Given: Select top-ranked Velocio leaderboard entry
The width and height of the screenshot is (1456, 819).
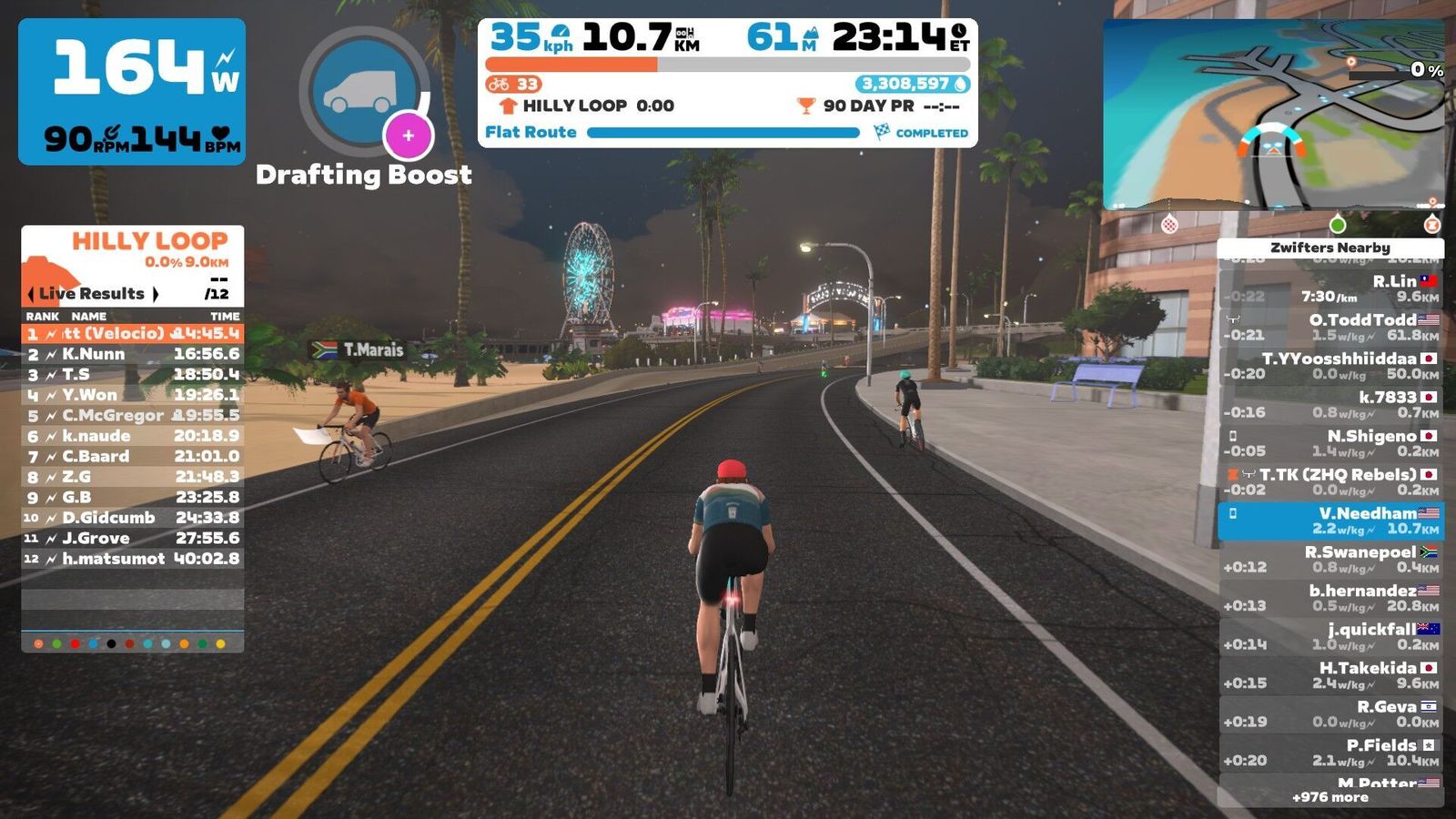Looking at the screenshot, I should coord(133,333).
